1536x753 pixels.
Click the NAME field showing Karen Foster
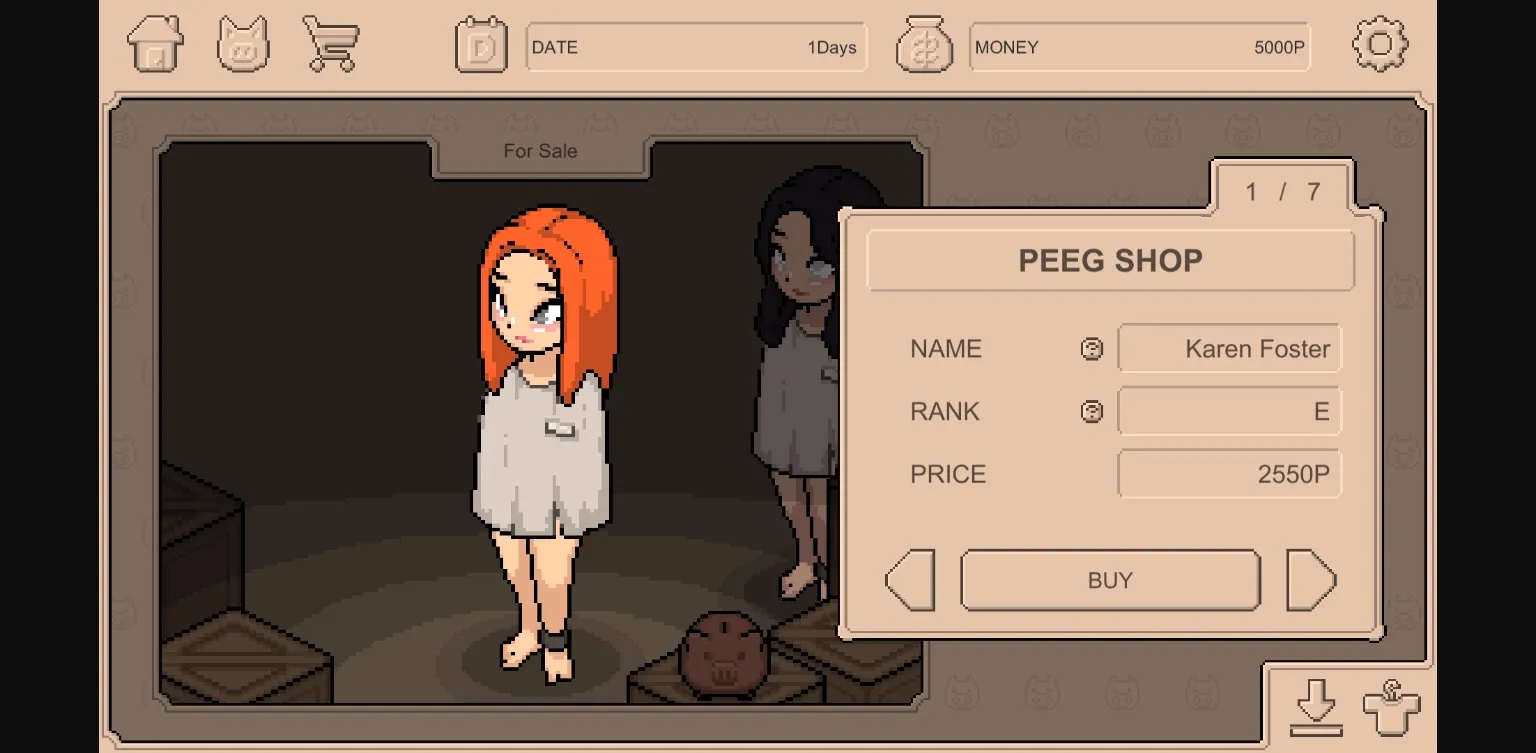[1229, 348]
